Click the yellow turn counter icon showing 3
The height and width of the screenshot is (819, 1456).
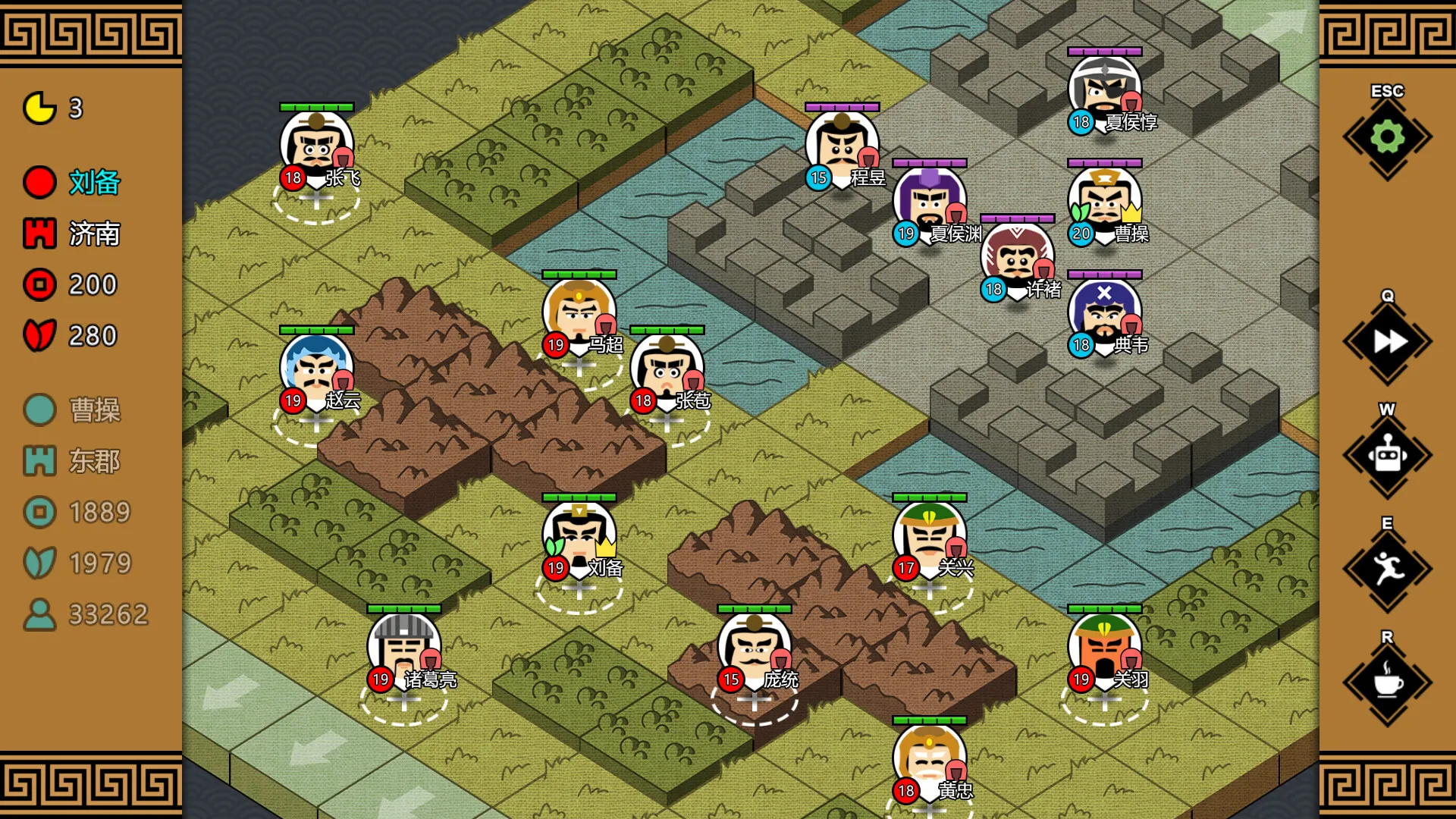click(38, 108)
